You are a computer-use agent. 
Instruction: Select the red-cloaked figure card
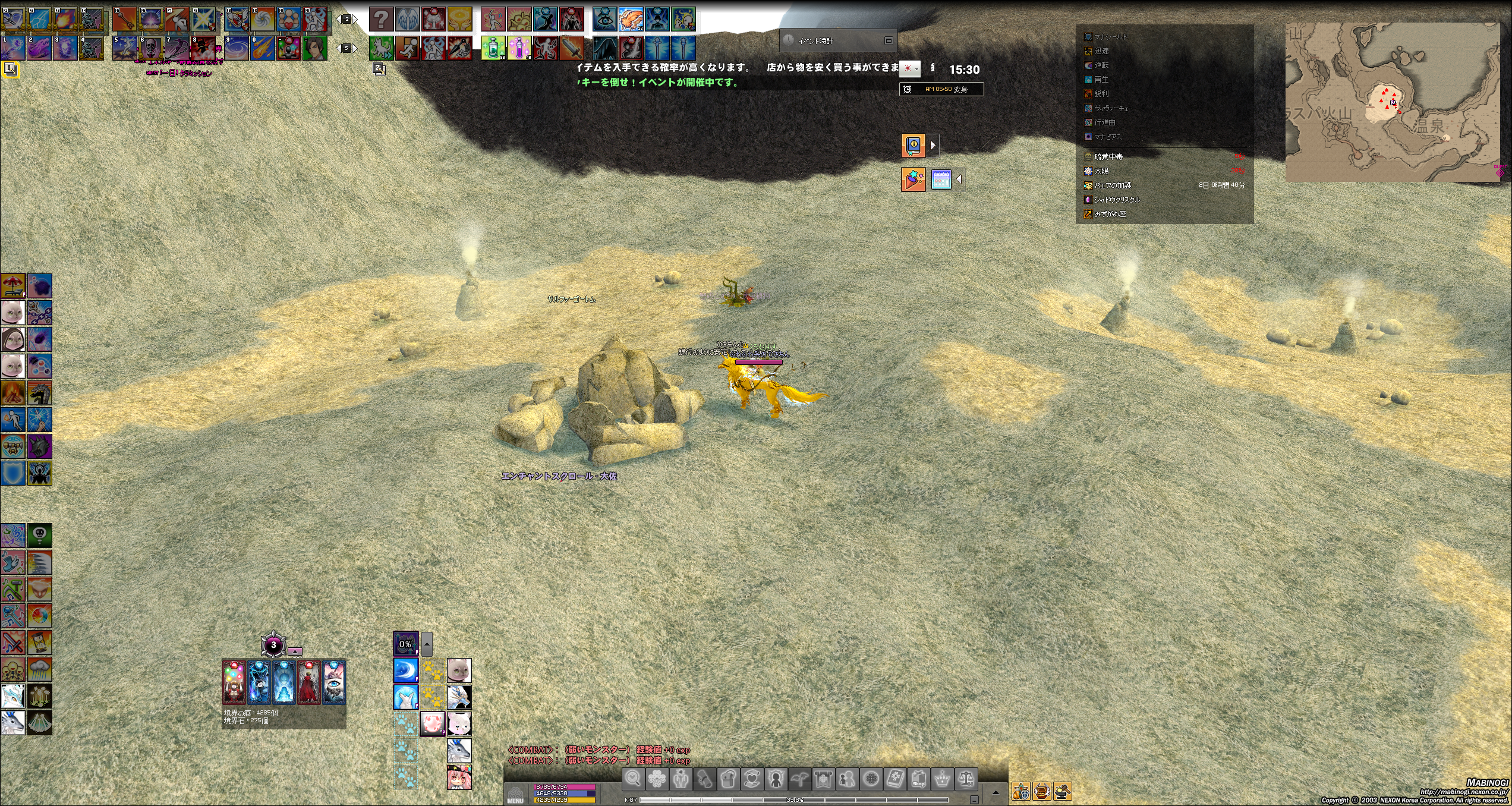308,683
